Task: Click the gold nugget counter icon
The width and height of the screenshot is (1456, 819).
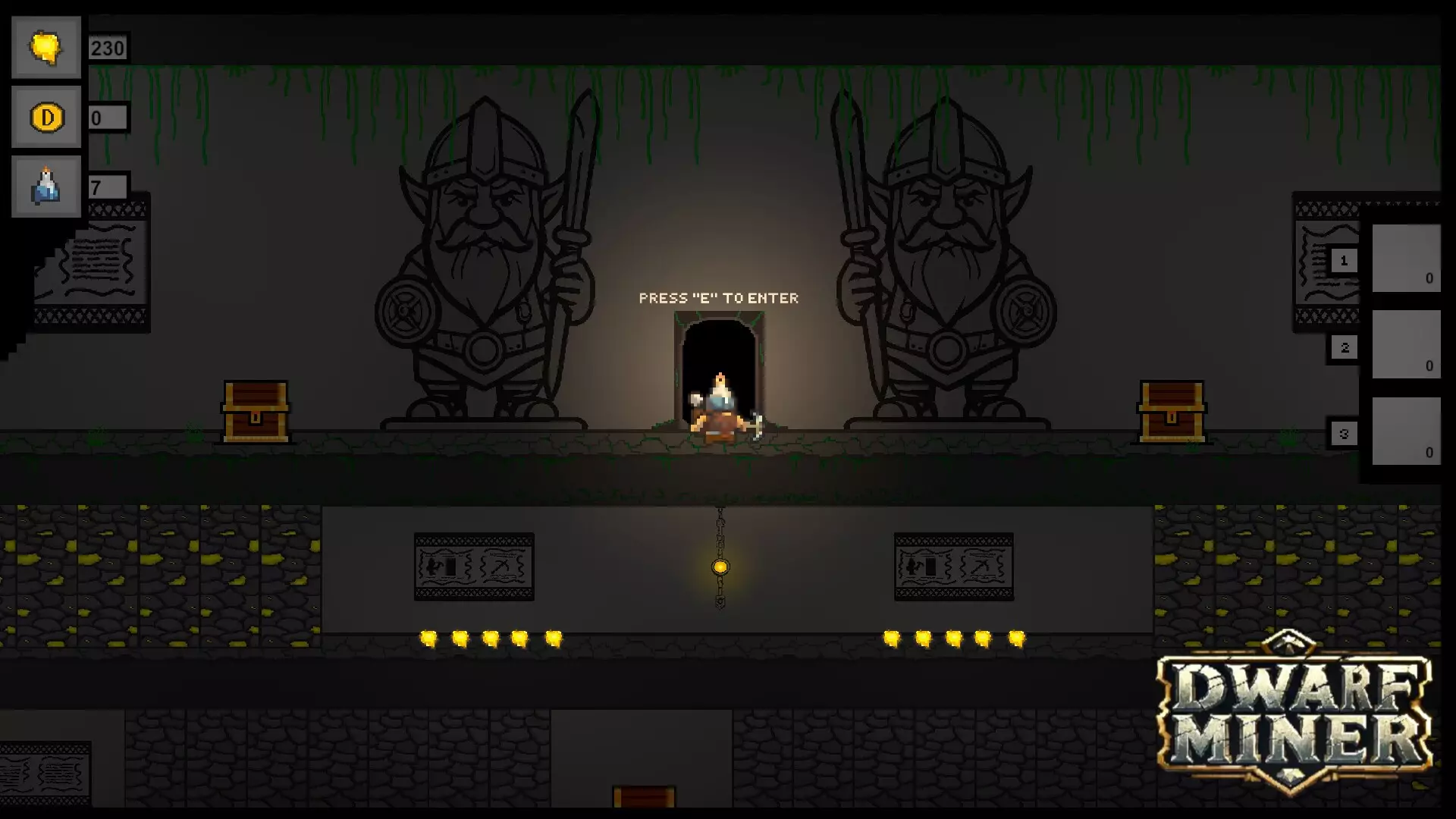Action: (x=45, y=47)
